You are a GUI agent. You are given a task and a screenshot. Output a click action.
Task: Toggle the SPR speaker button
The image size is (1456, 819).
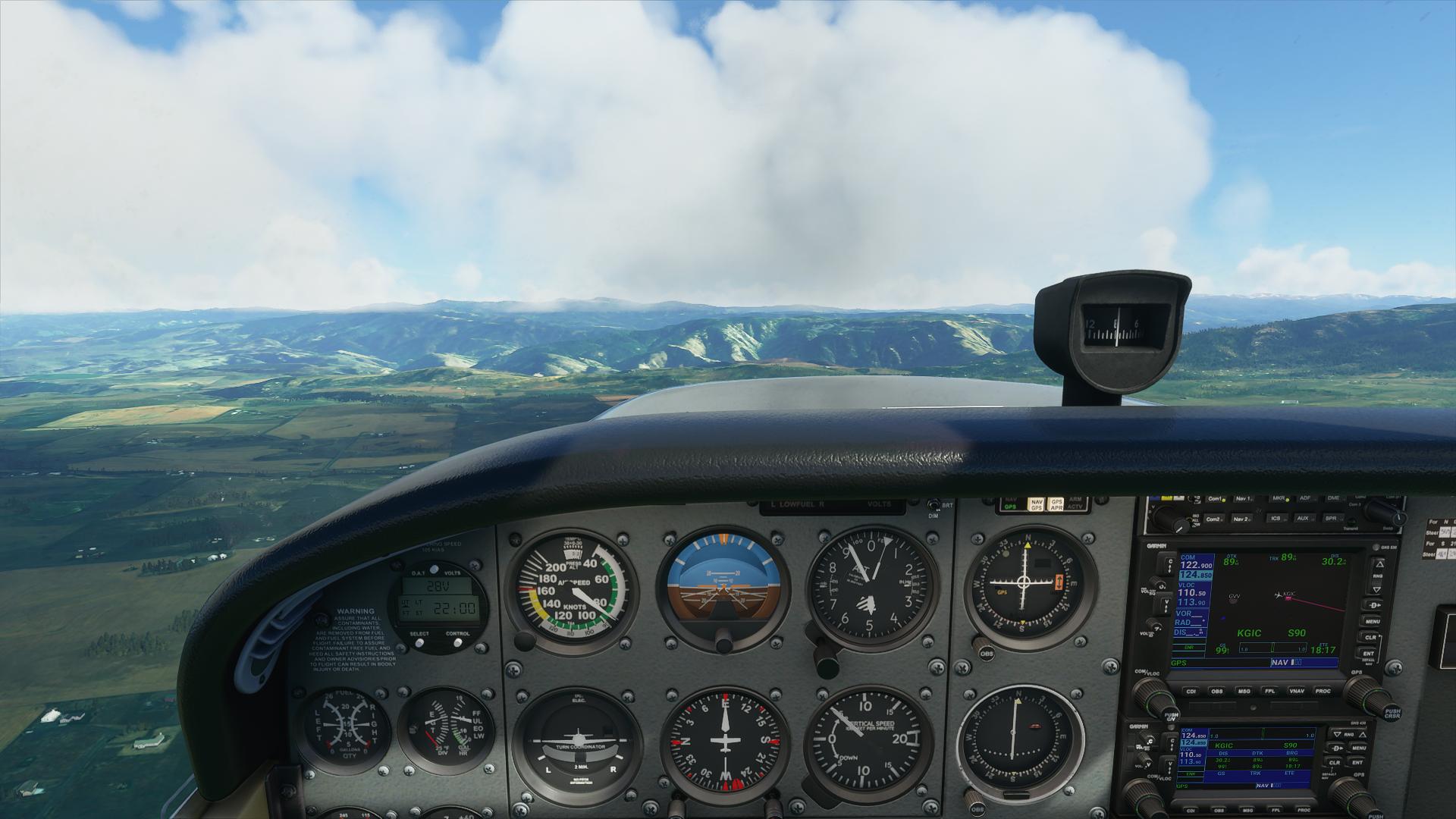click(1331, 519)
